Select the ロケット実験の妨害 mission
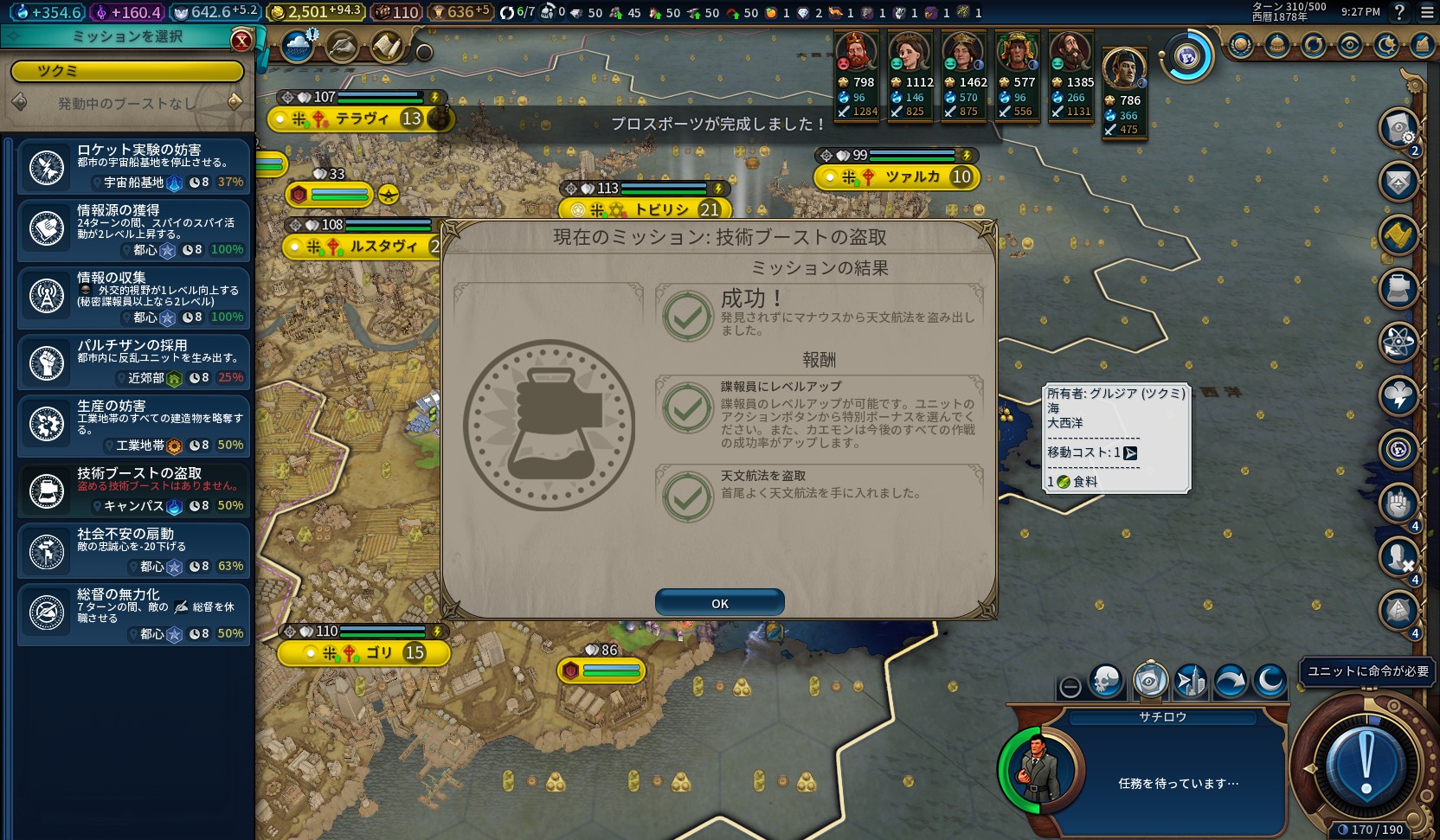The height and width of the screenshot is (840, 1440). click(x=134, y=167)
